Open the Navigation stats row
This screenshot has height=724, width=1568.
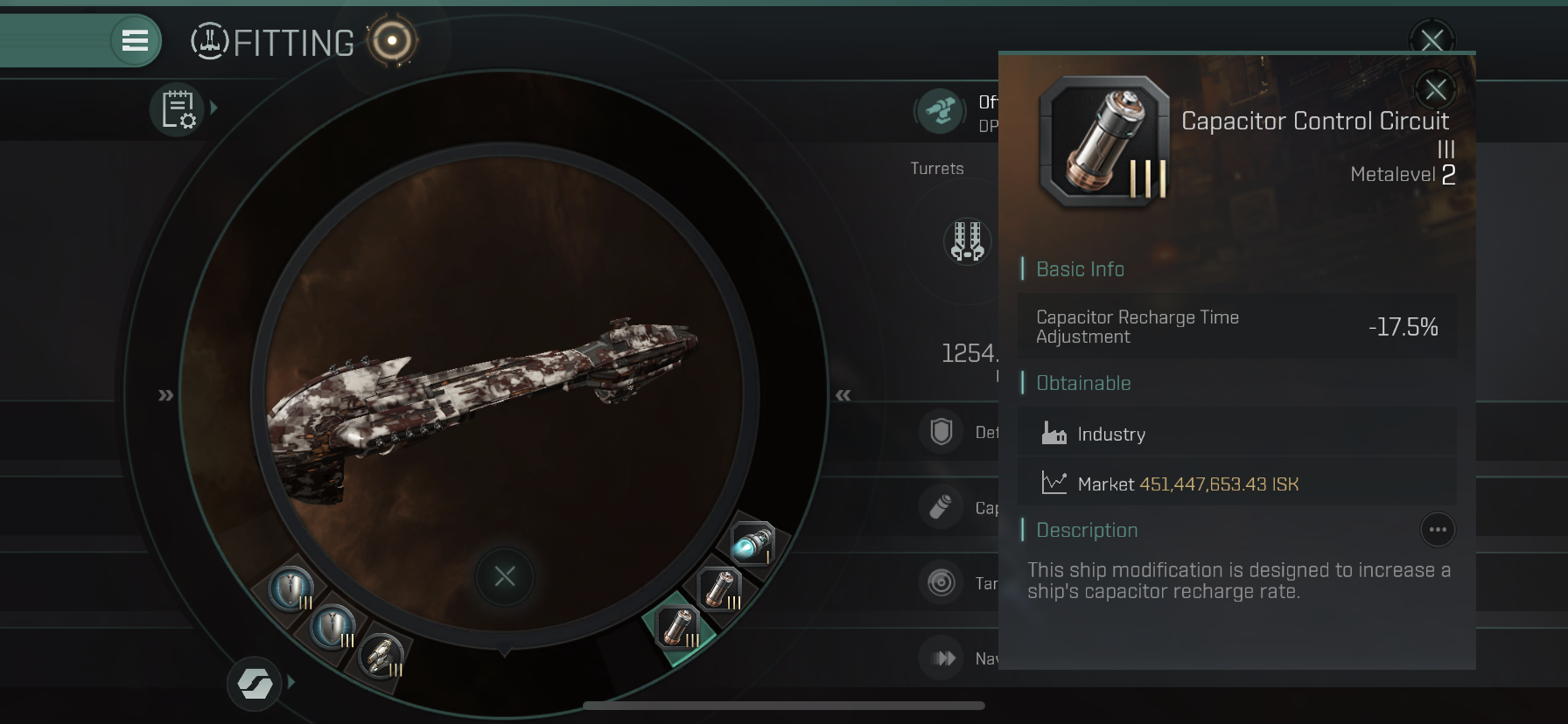943,658
